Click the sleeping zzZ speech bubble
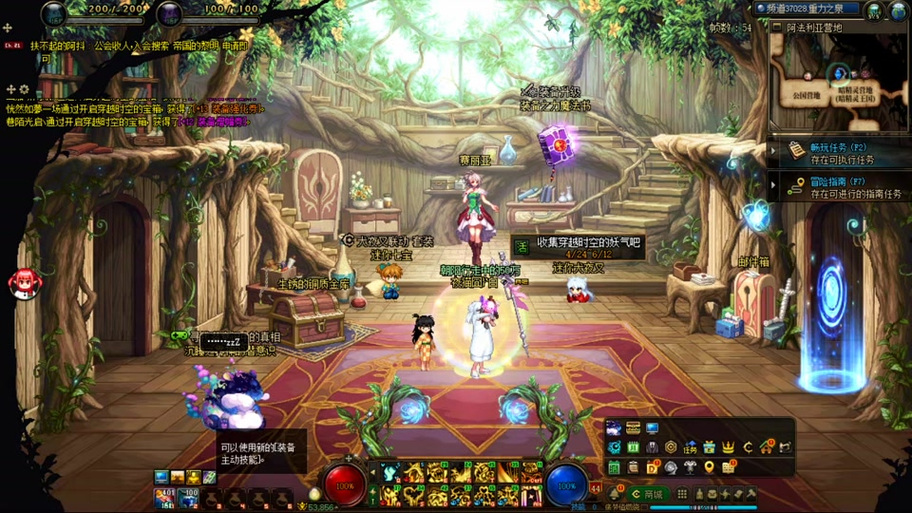This screenshot has width=912, height=513. pos(223,342)
